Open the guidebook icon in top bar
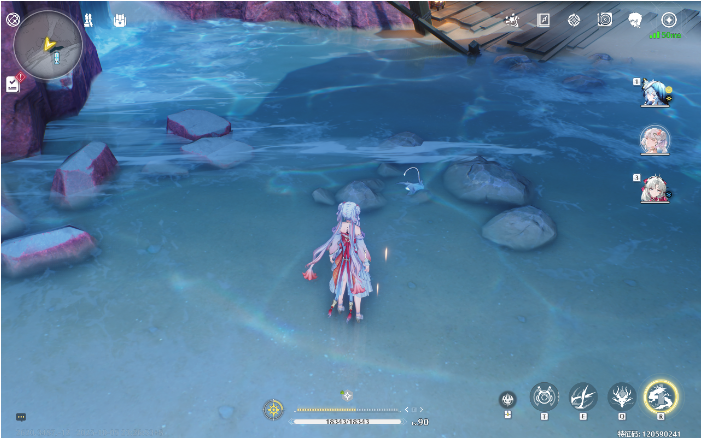703x440 pixels. pyautogui.click(x=544, y=19)
